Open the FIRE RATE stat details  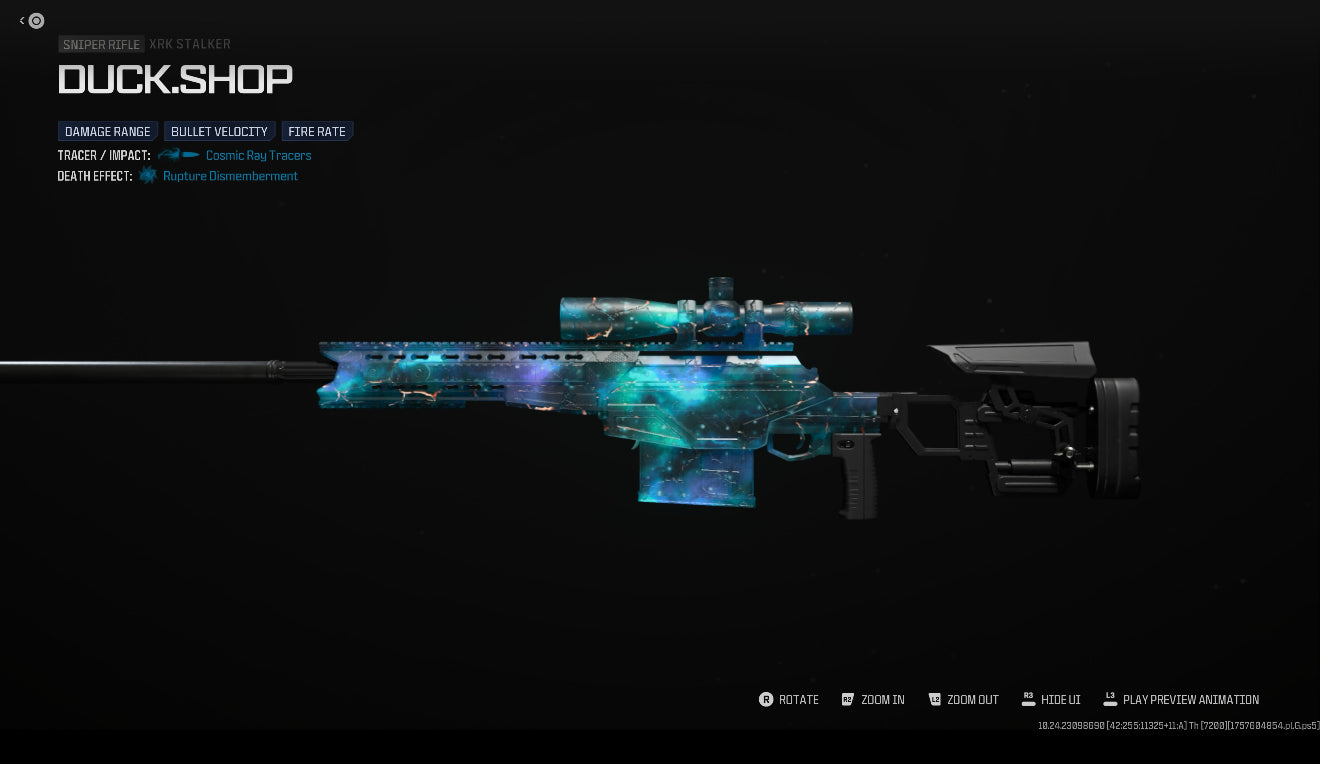pos(317,131)
